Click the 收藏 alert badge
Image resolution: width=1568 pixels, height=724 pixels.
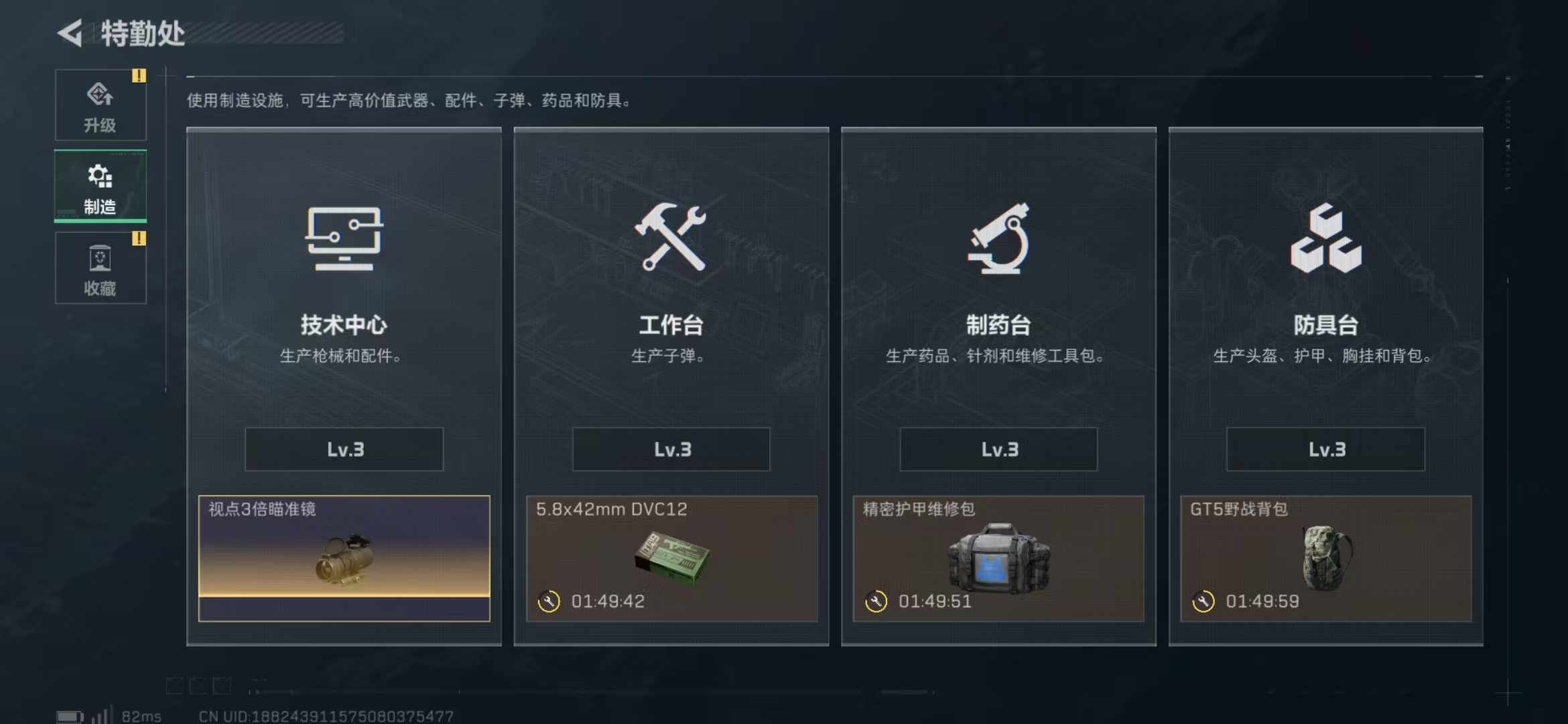(x=139, y=238)
